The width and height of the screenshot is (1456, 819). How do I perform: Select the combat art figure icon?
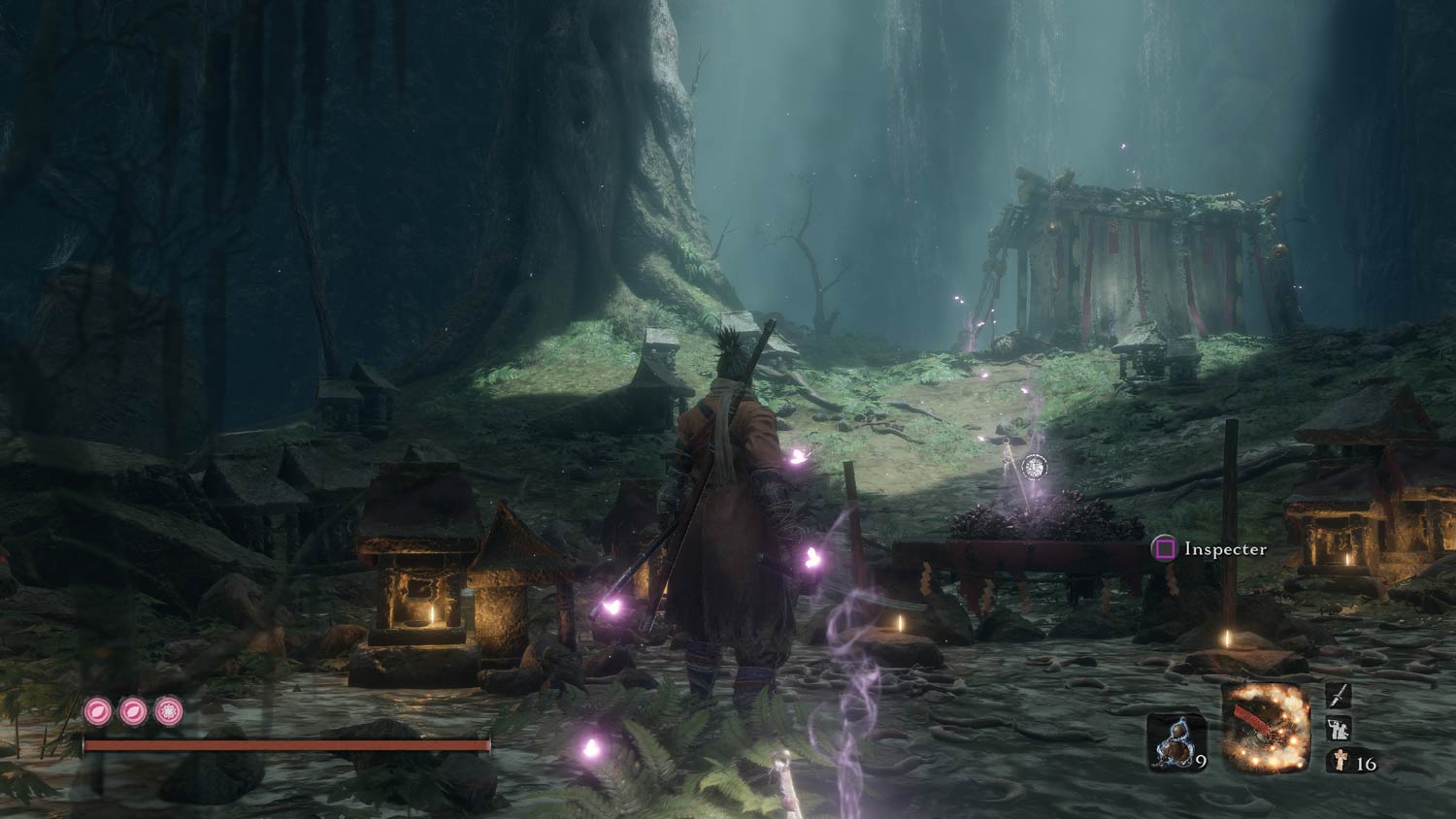point(1340,728)
